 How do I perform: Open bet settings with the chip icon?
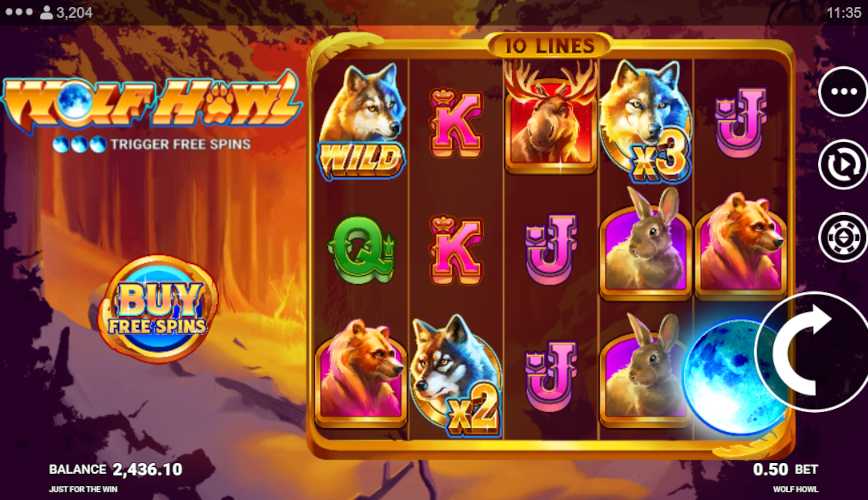842,237
